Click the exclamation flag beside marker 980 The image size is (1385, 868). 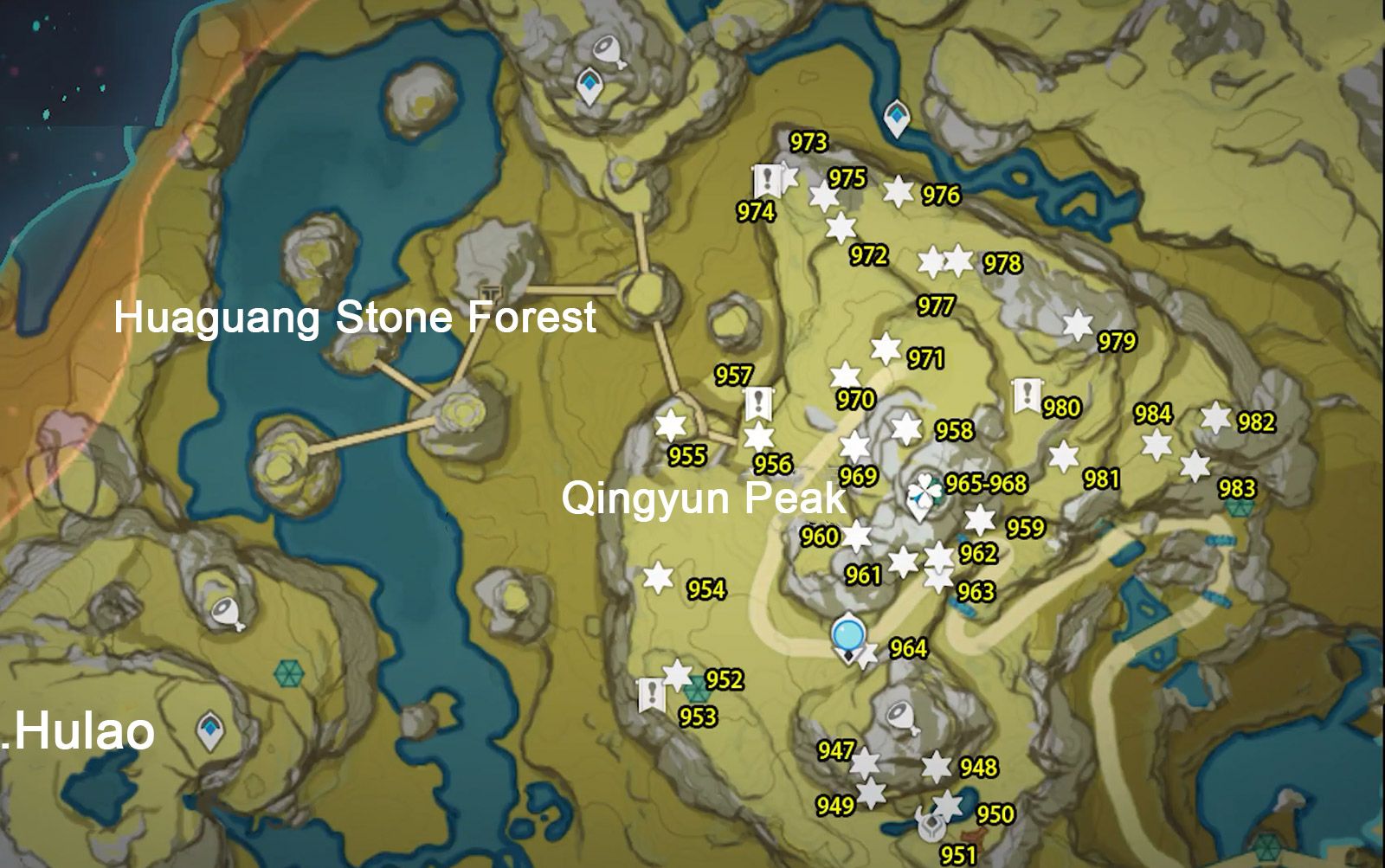click(1027, 397)
